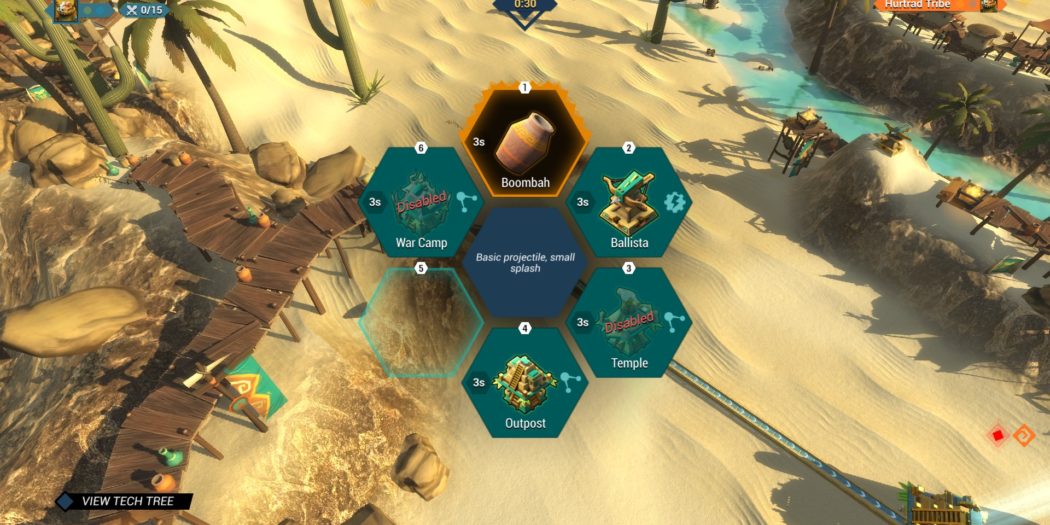Choose the Ballista build option
The image size is (1050, 525).
(627, 203)
